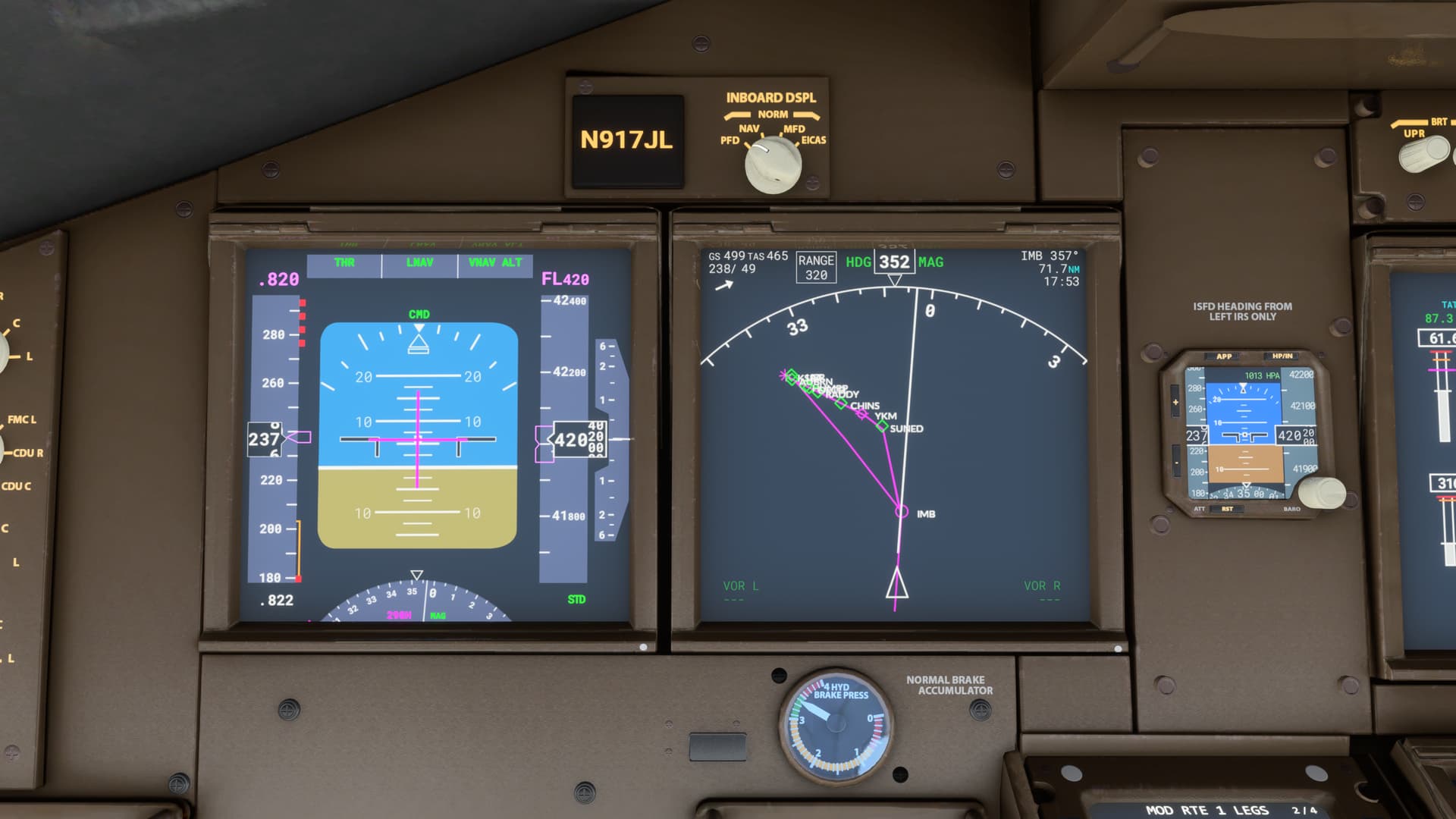The width and height of the screenshot is (1456, 819).
Task: Toggle the ISFD HP/IN units button
Action: tap(1281, 356)
